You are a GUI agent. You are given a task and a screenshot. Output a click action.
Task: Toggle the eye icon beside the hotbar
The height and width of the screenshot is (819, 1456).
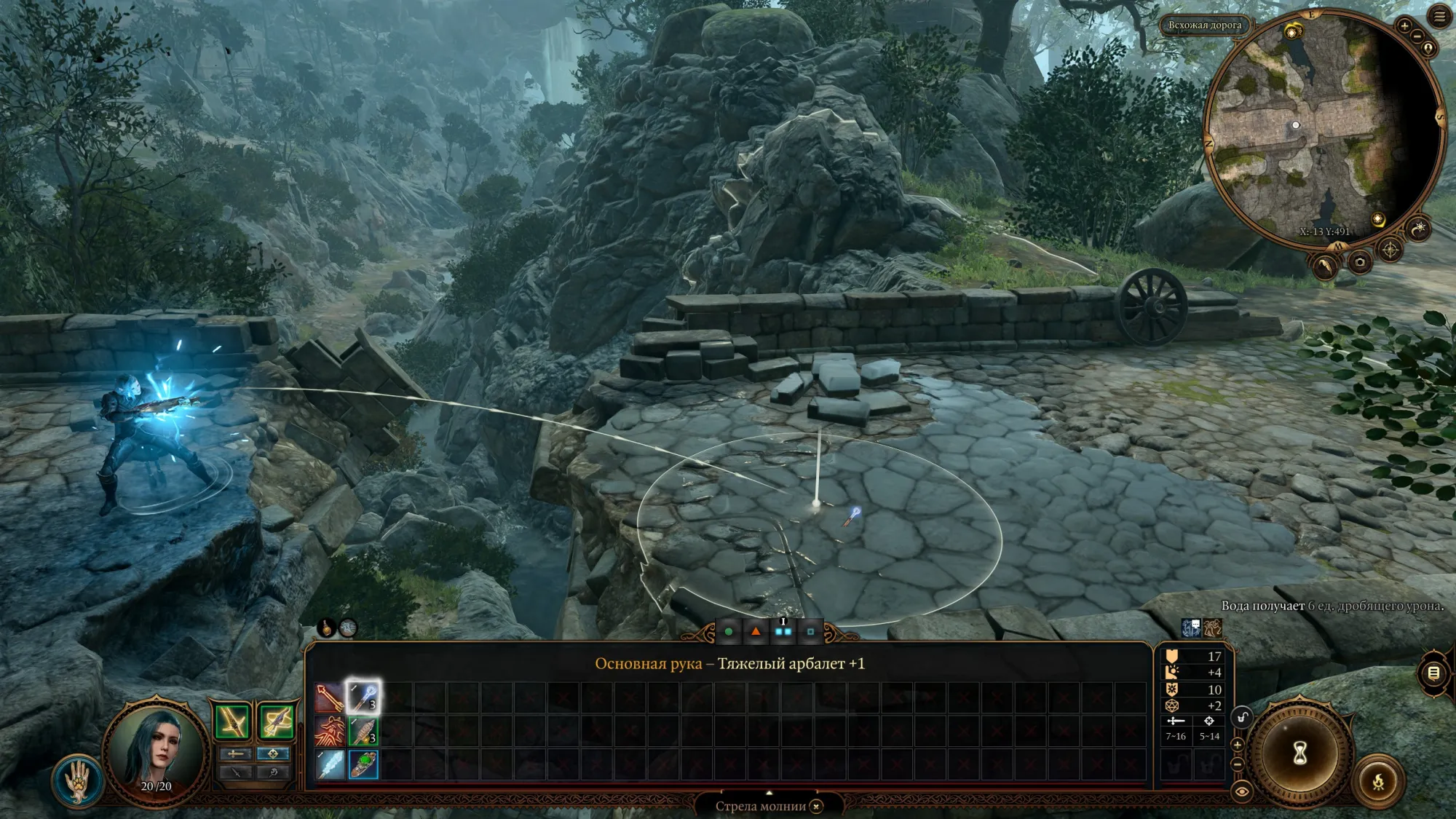coord(1241,791)
